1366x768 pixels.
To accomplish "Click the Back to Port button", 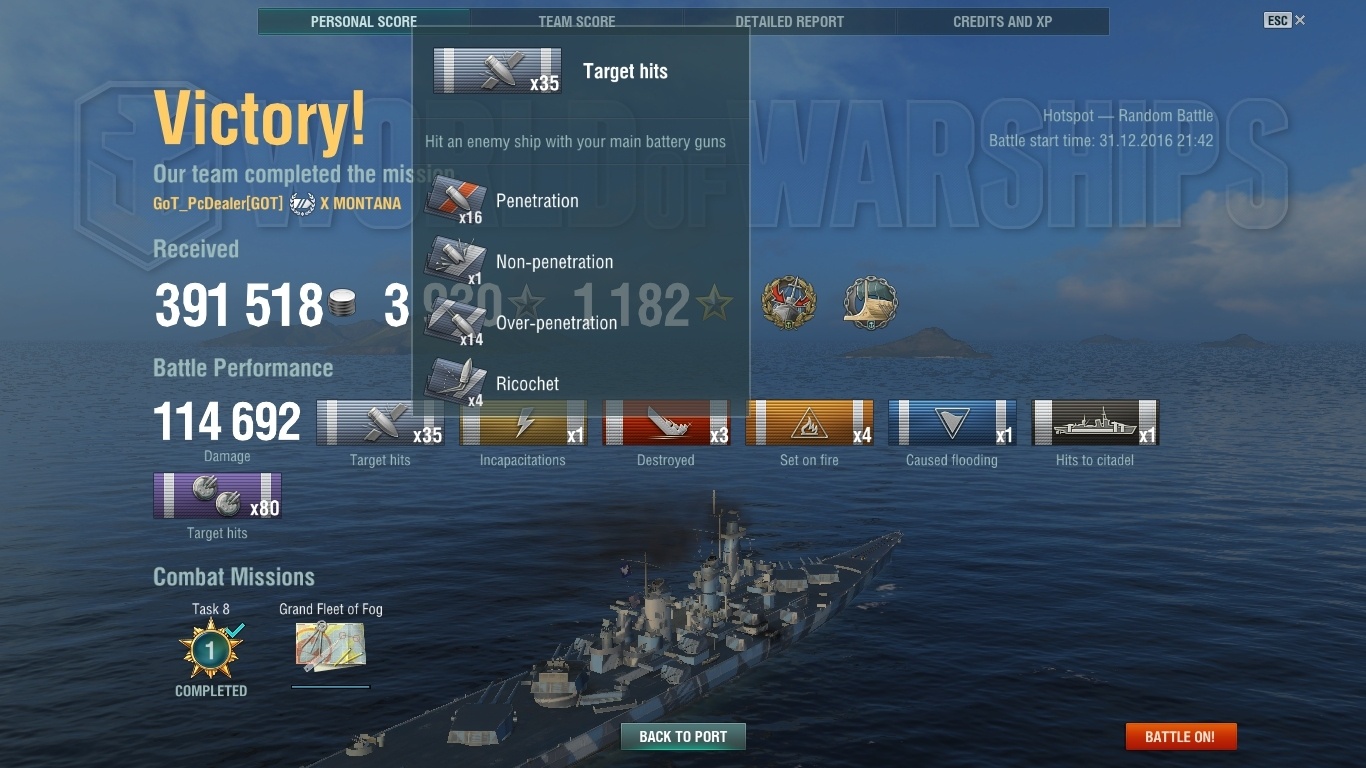I will click(683, 737).
